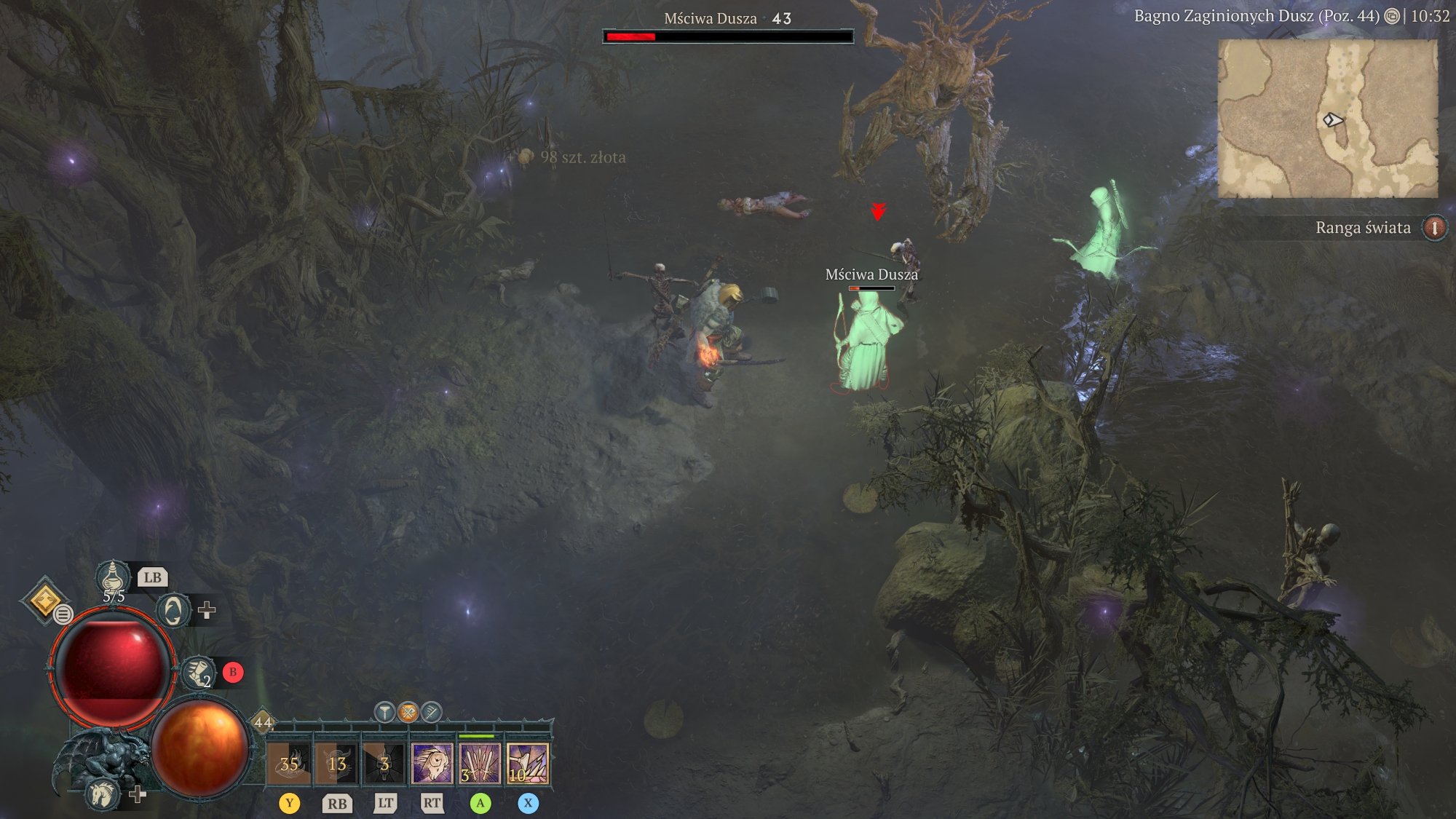The width and height of the screenshot is (1456, 819).
Task: Open the golden diamond menu icon
Action: tap(44, 600)
